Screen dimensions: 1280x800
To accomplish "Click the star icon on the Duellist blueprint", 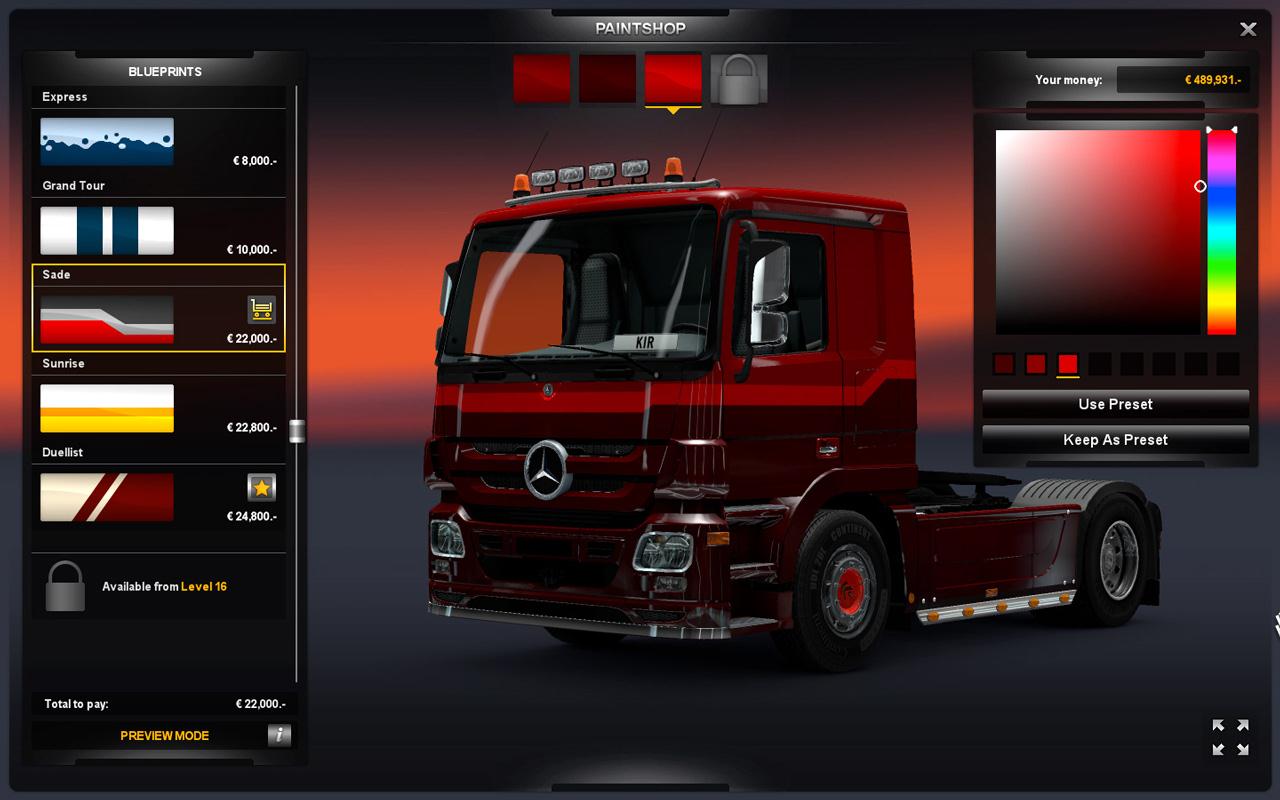I will (259, 487).
